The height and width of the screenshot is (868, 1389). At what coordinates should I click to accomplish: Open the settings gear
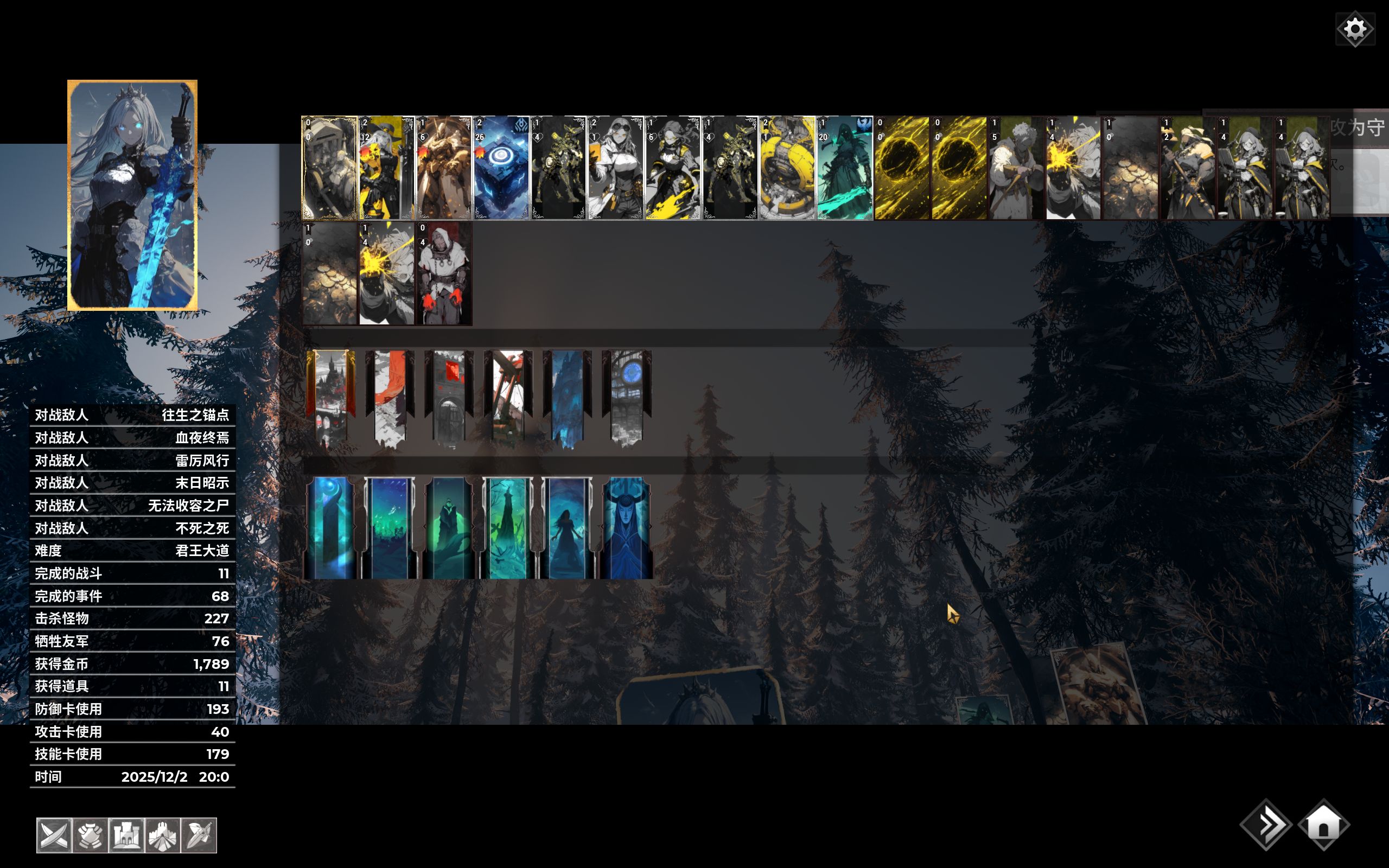click(1355, 29)
